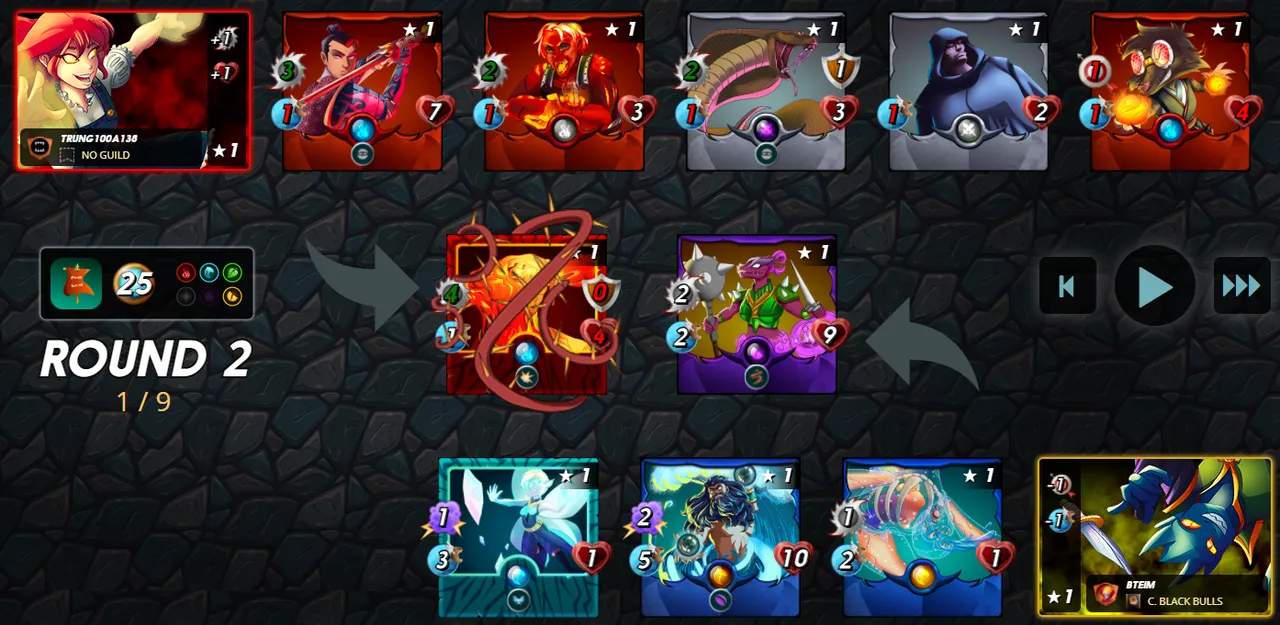Skip back to the battle start
The image size is (1280, 625).
[x=1067, y=286]
